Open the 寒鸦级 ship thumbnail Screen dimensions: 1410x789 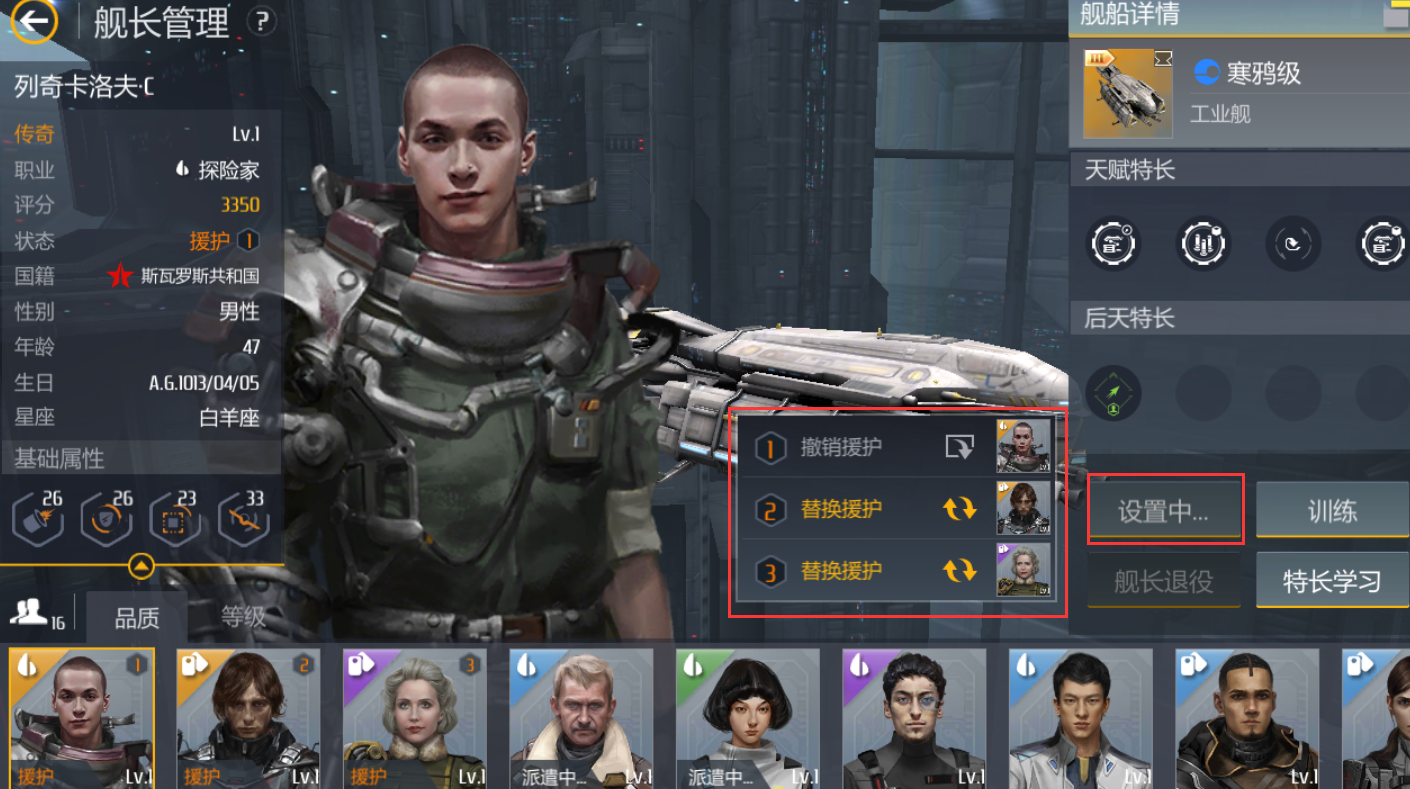tap(1128, 93)
